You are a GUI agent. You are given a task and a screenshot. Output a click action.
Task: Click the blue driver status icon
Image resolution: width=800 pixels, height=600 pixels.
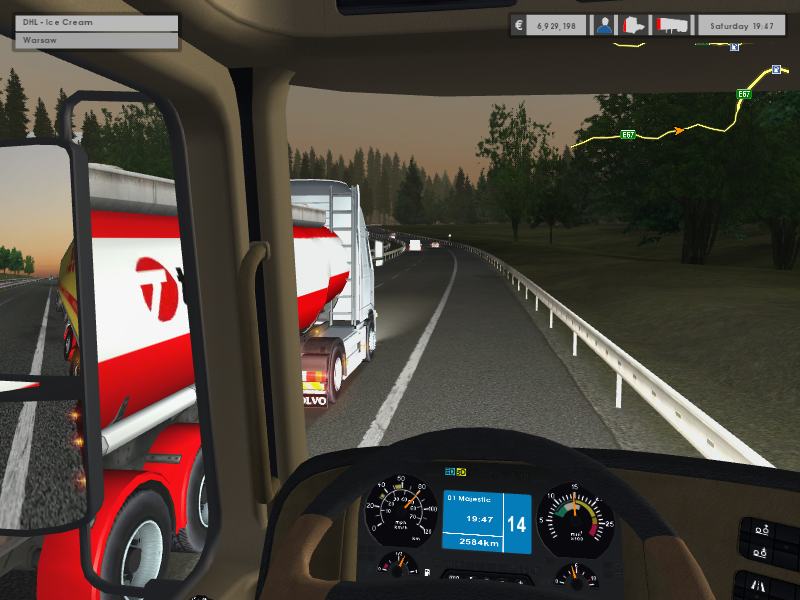(604, 25)
